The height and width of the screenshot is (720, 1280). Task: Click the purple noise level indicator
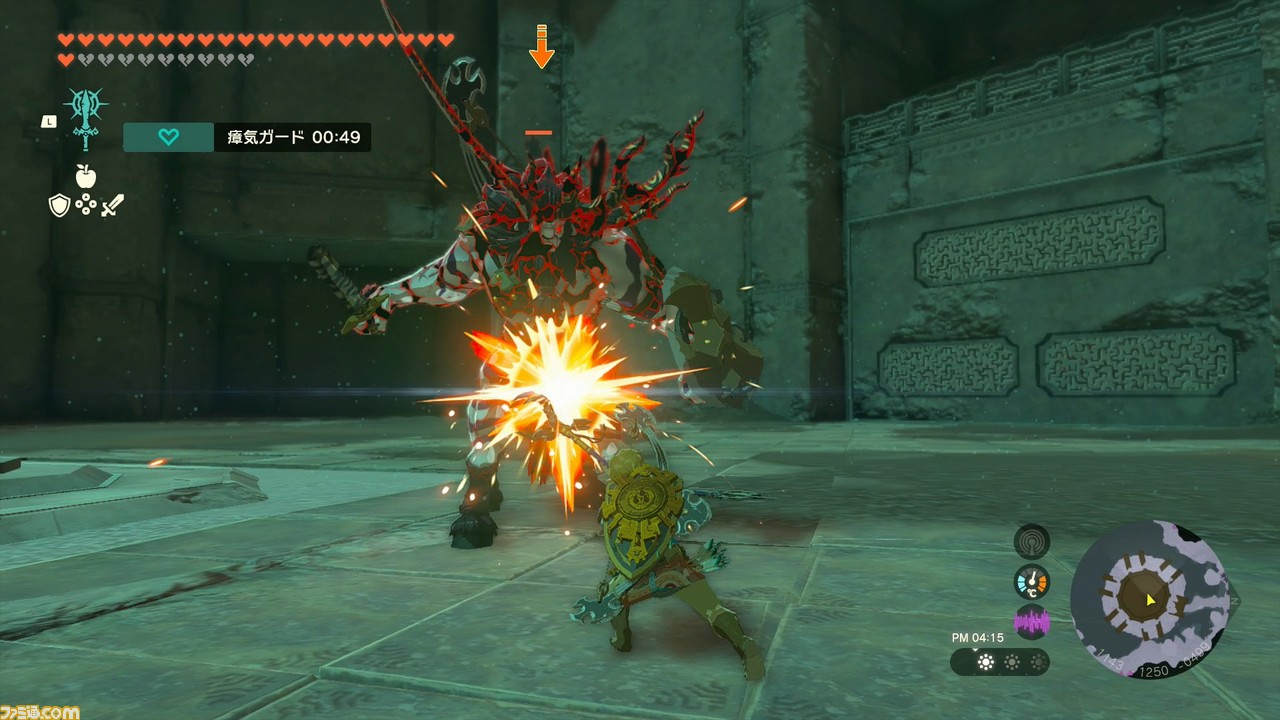[x=1032, y=623]
